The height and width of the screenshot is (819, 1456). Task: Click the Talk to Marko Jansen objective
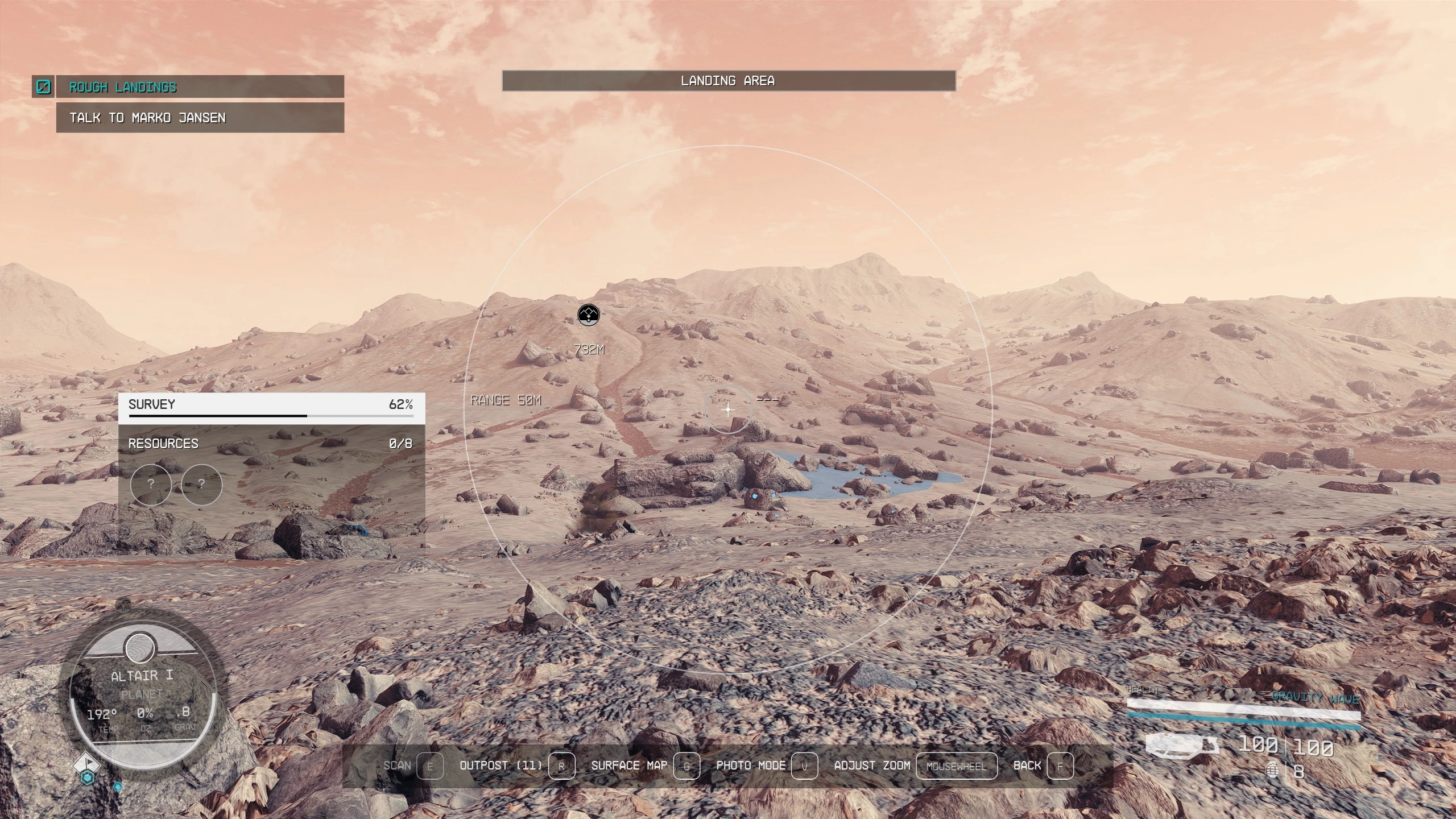199,118
